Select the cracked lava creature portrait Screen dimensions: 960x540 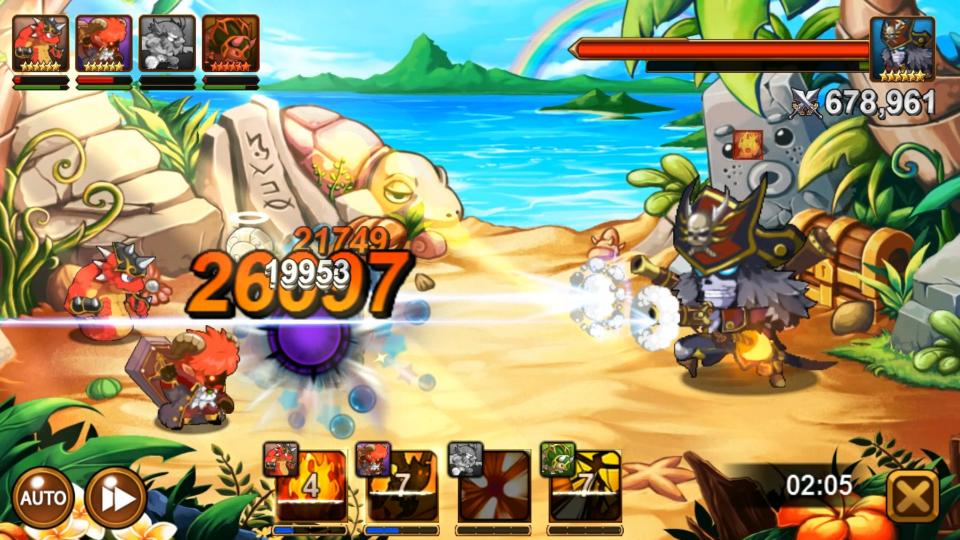[x=230, y=45]
